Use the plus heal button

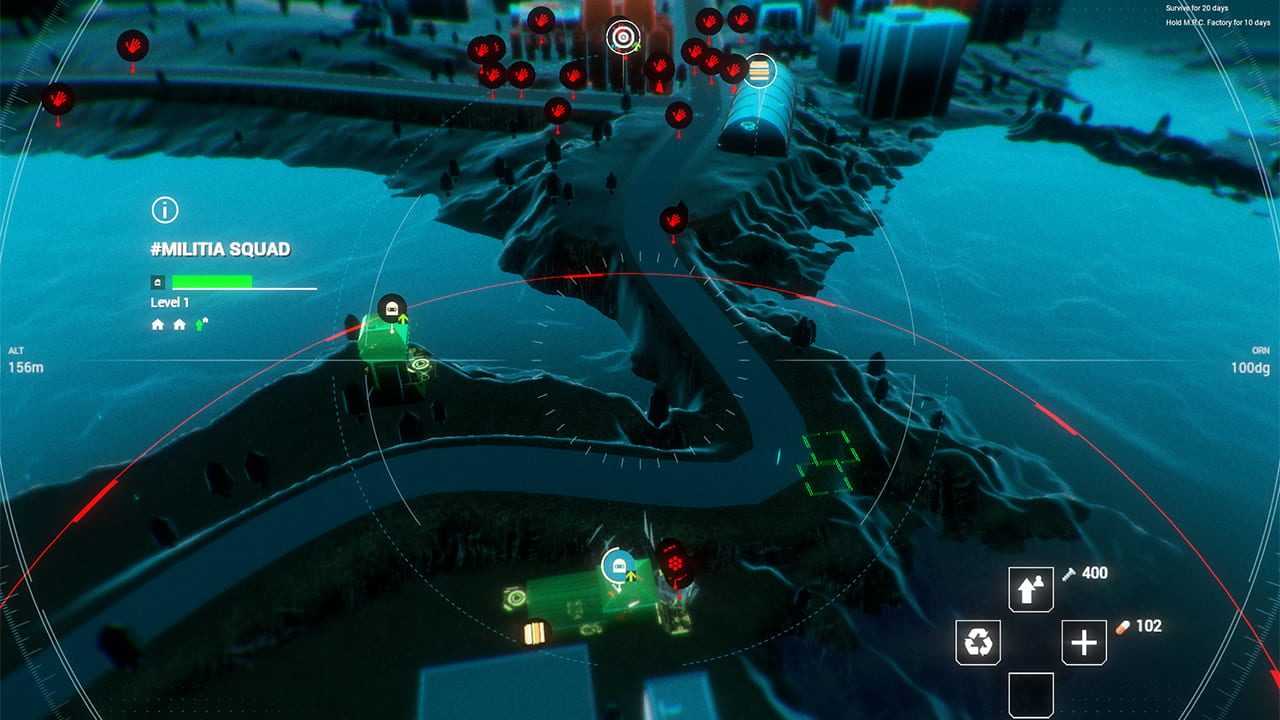(1084, 642)
